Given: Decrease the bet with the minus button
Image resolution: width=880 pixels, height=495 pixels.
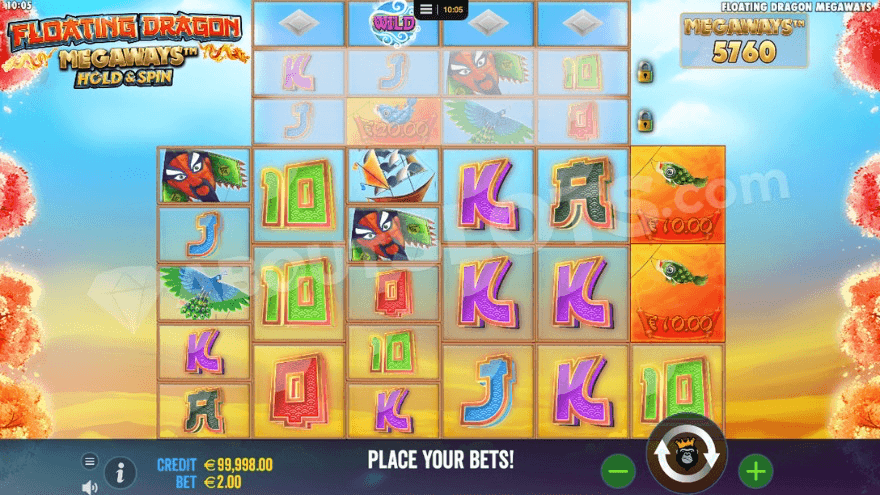Looking at the screenshot, I should point(619,470).
